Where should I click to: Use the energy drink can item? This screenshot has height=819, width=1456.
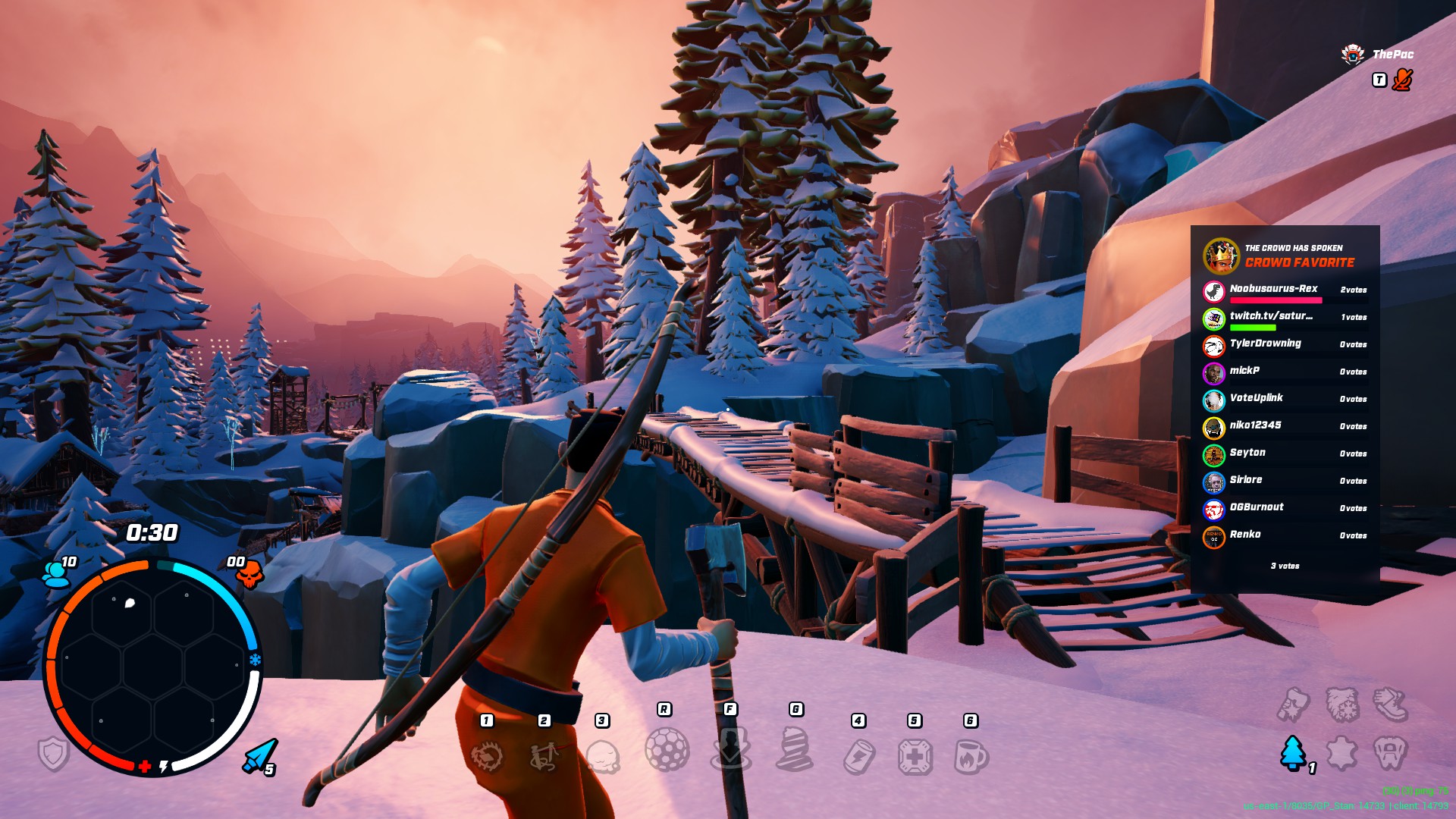click(x=859, y=757)
